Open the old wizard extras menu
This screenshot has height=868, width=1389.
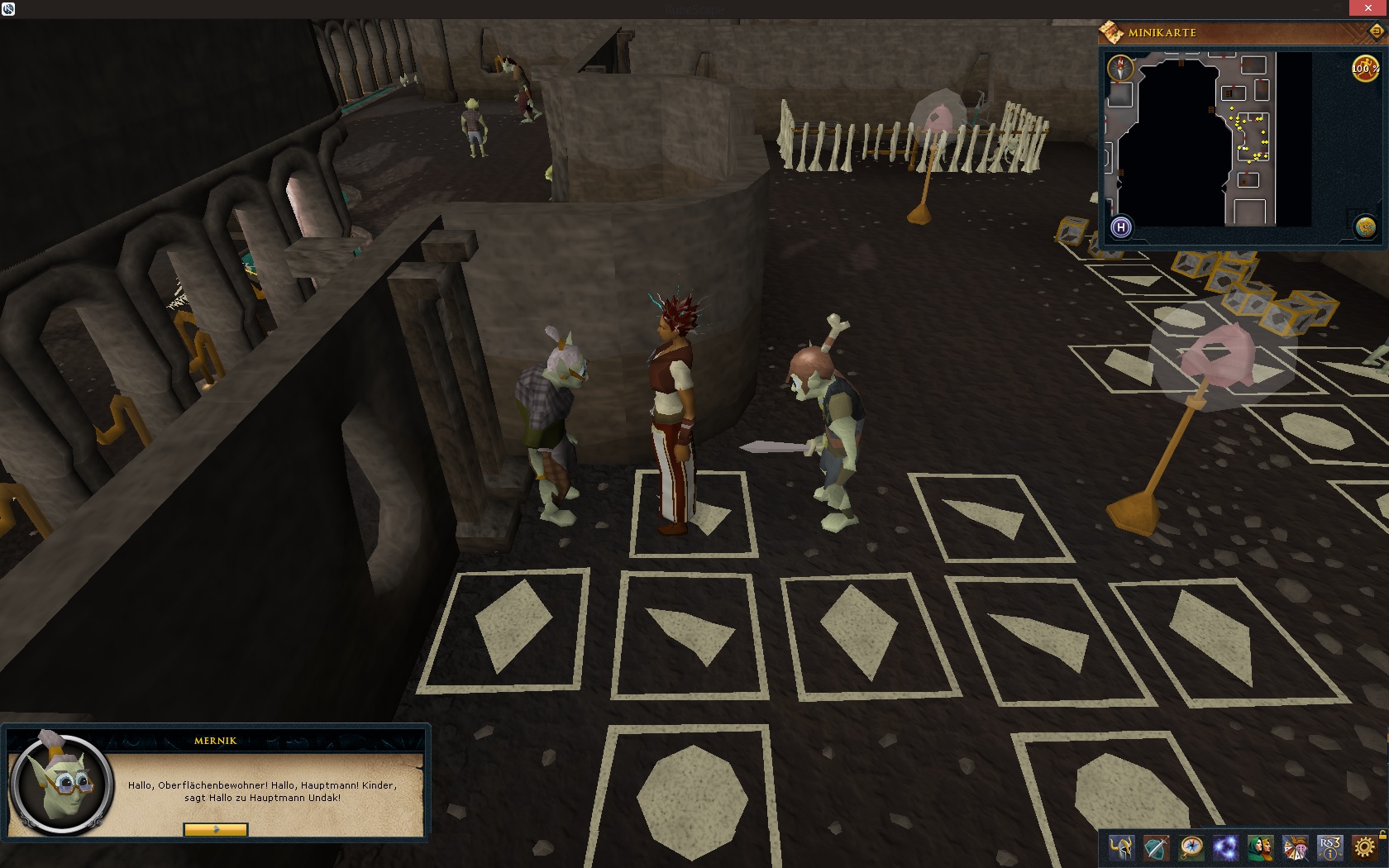[x=1295, y=848]
